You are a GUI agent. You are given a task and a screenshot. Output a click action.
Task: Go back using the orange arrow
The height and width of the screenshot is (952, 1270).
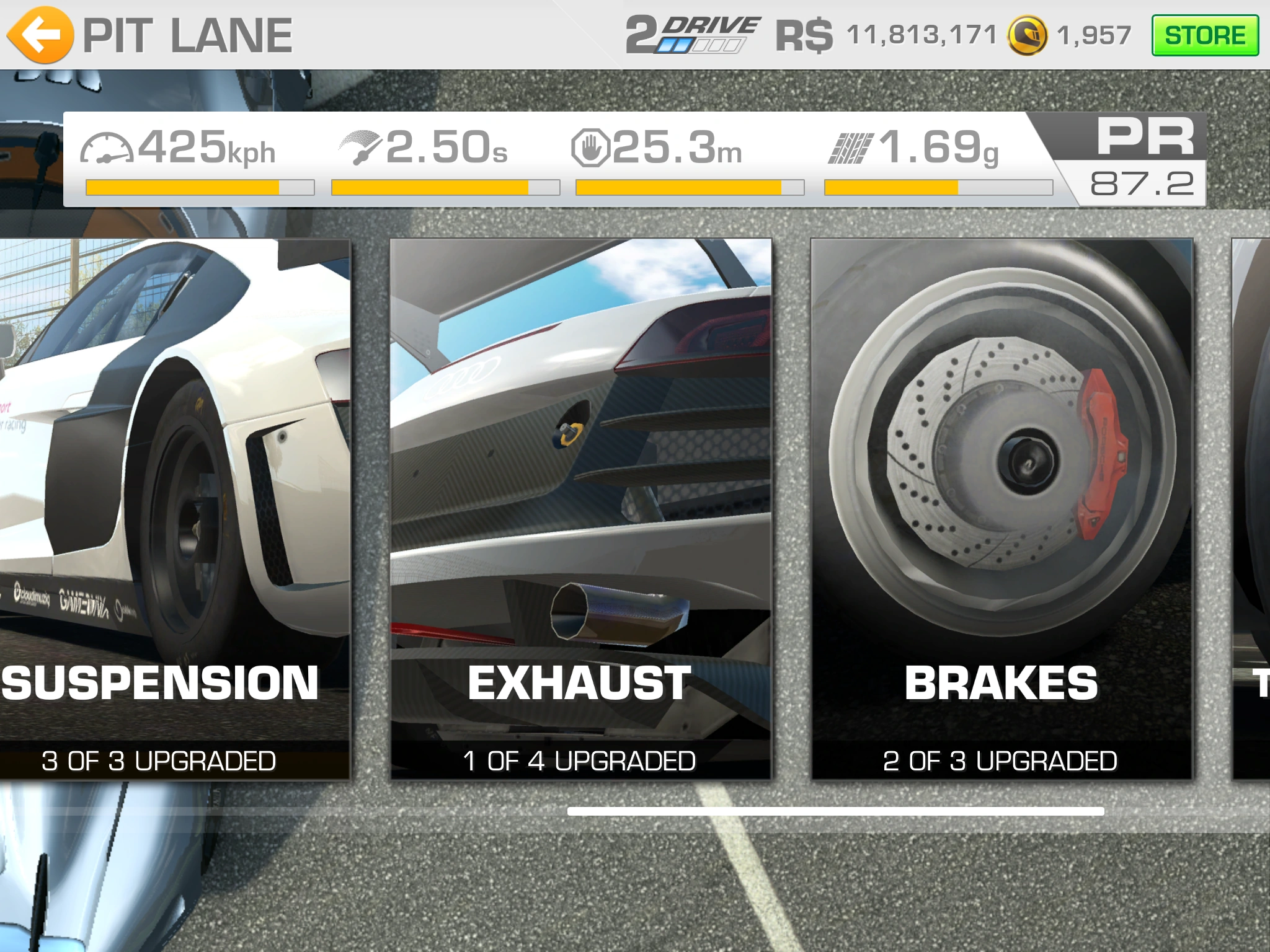pos(40,35)
